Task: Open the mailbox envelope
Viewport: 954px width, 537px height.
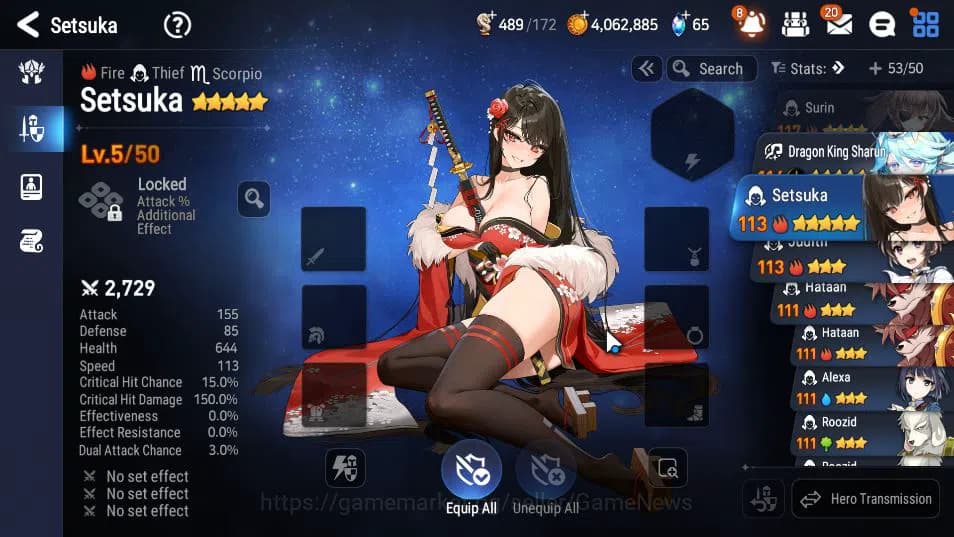Action: [839, 24]
